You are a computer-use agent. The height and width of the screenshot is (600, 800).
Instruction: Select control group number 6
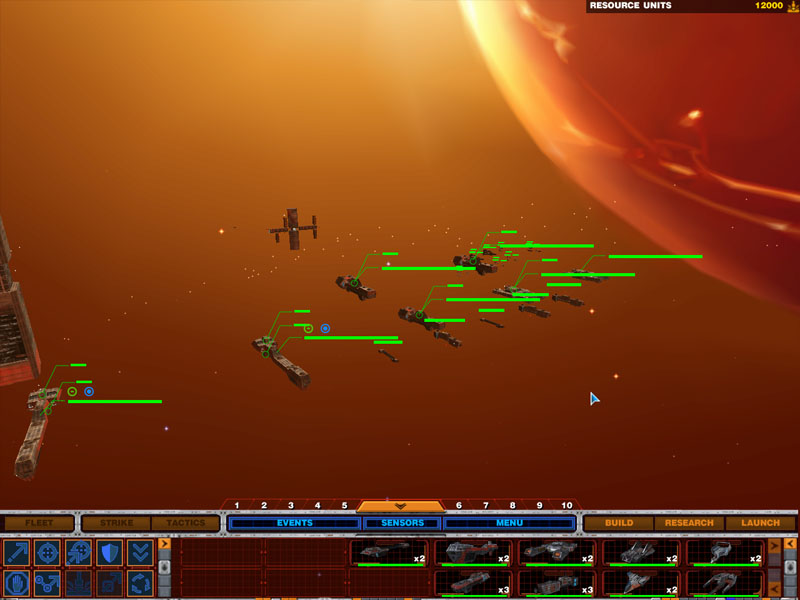tap(459, 506)
